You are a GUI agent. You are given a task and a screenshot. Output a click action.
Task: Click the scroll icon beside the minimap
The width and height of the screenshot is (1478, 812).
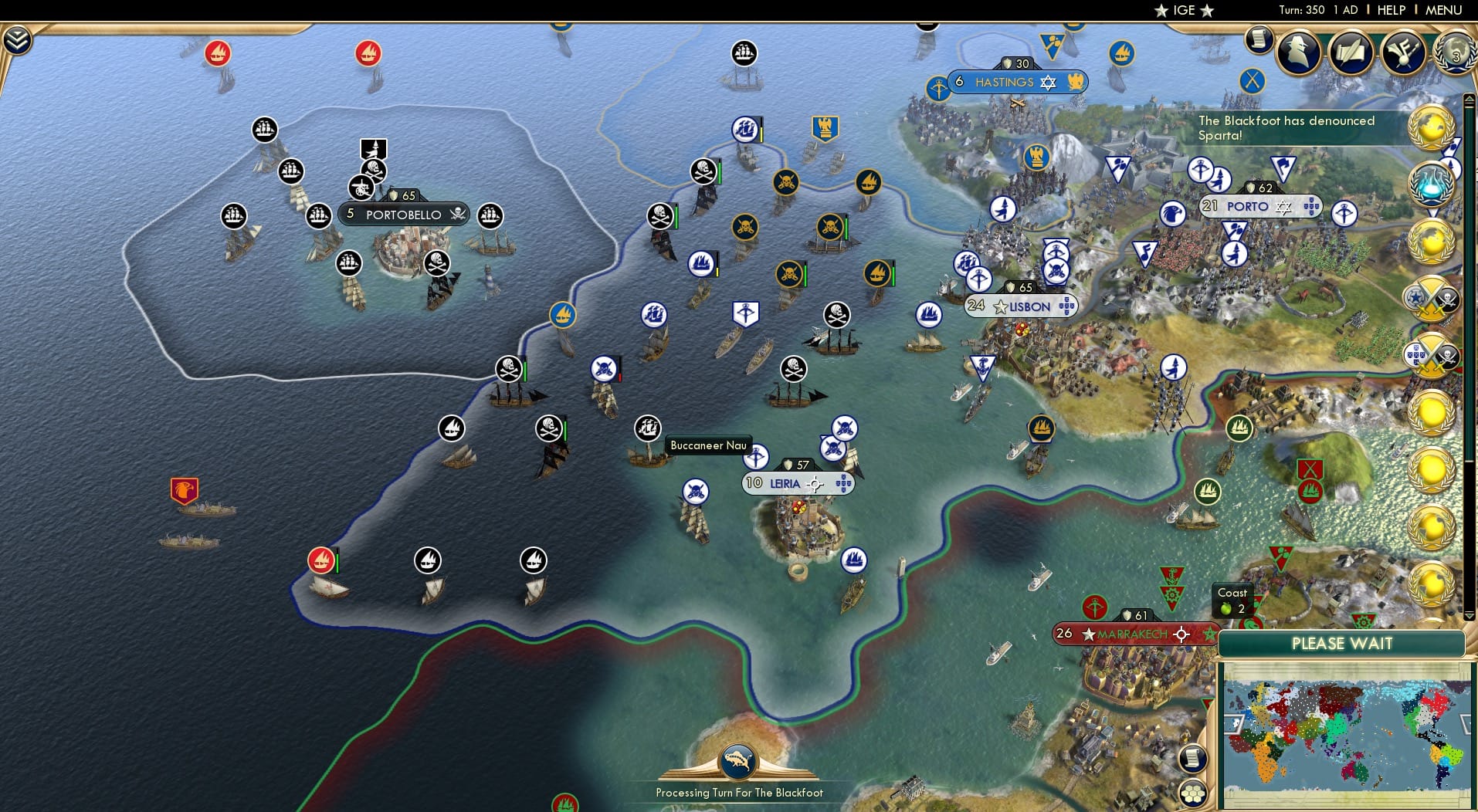click(x=1193, y=759)
